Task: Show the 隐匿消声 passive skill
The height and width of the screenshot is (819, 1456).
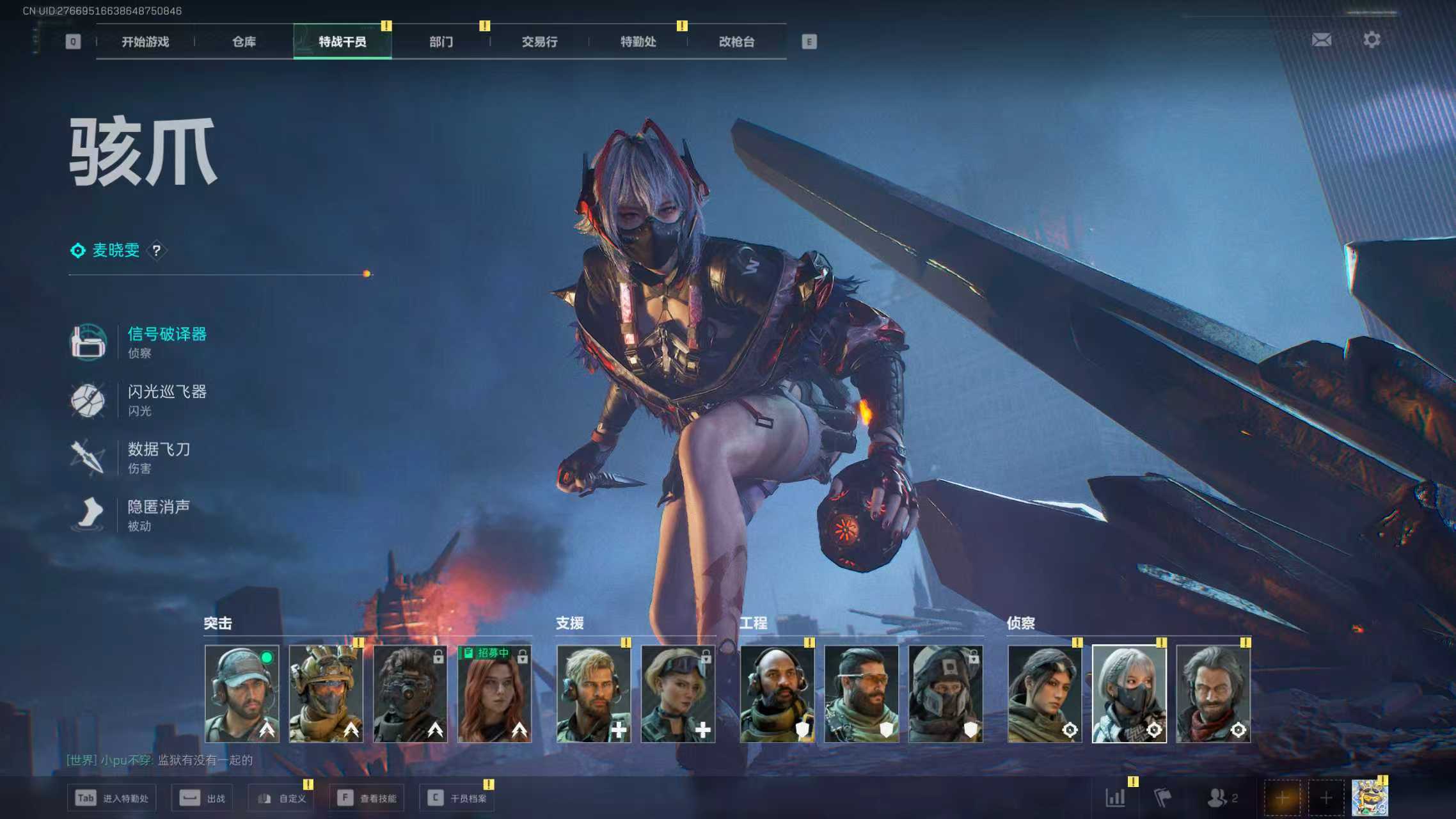Action: pyautogui.click(x=158, y=514)
